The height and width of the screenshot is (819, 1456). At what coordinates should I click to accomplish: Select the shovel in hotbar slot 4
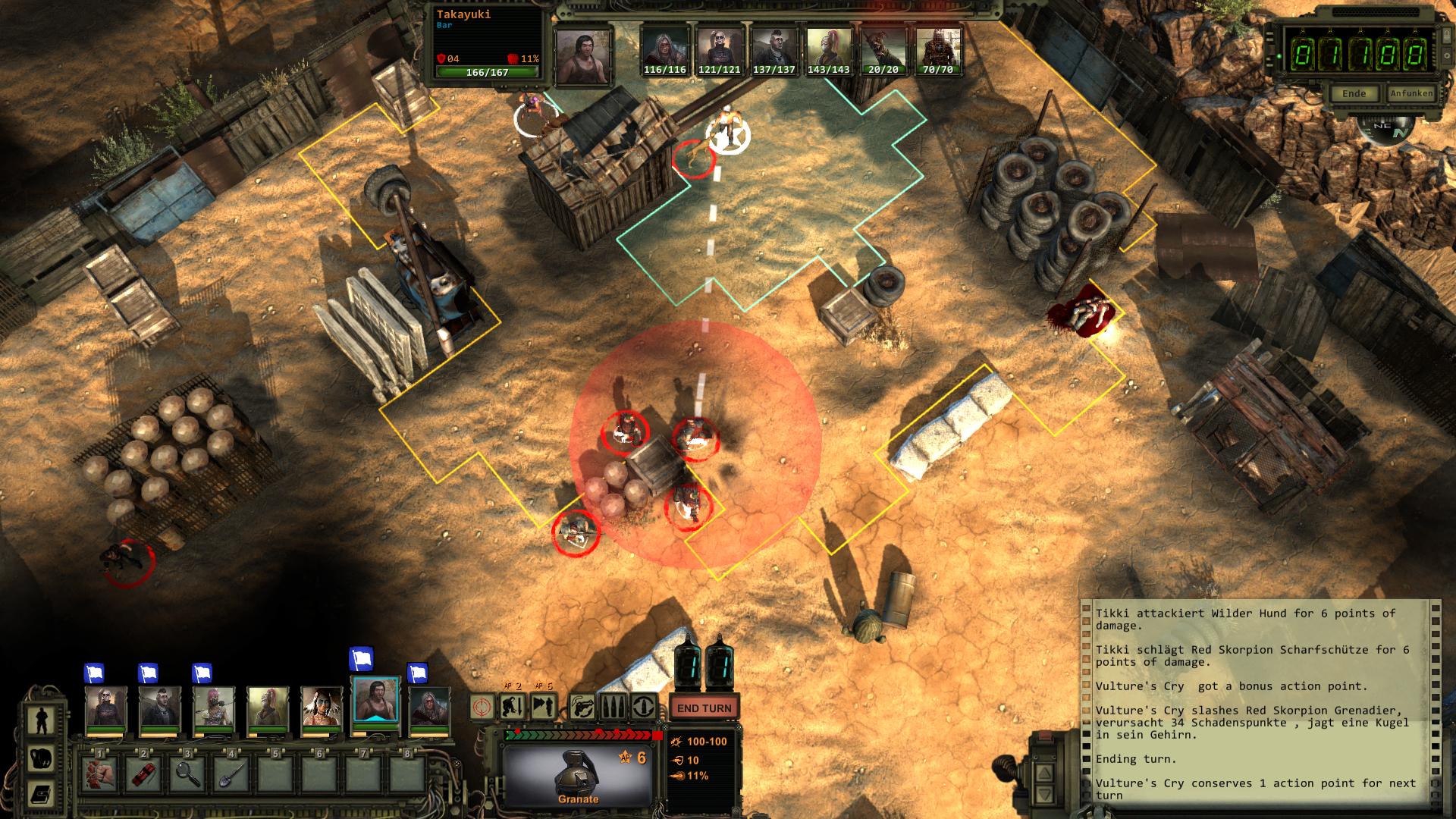point(232,773)
